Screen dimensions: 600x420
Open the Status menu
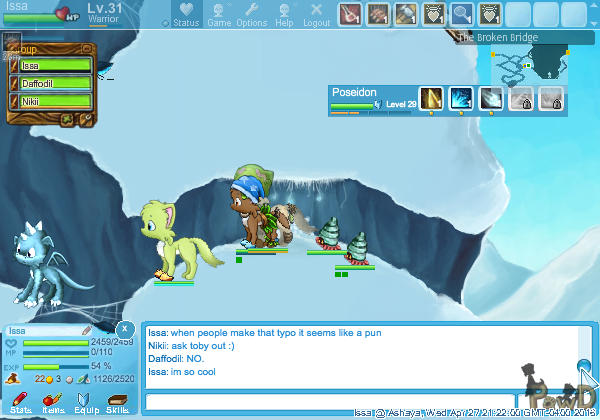[183, 14]
